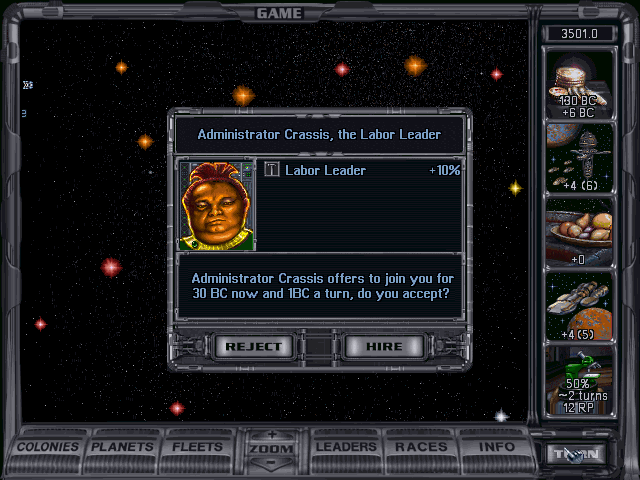Viewport: 640px width, 480px height.
Task: Open the Info screen
Action: [x=496, y=447]
